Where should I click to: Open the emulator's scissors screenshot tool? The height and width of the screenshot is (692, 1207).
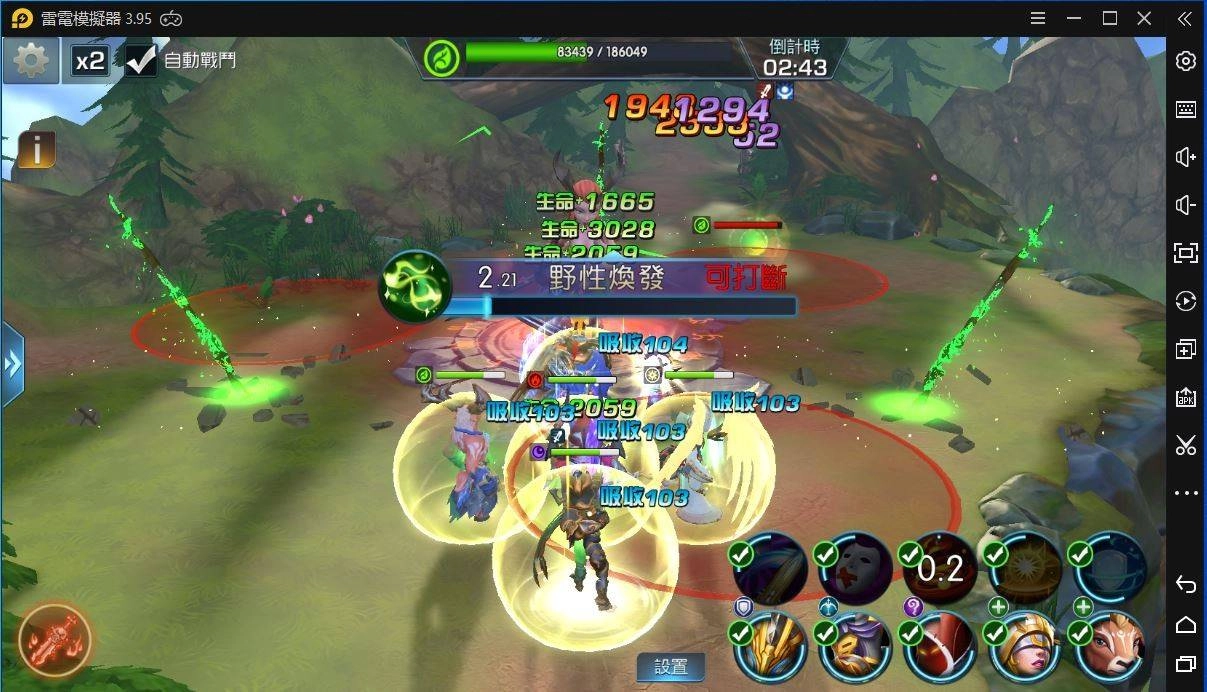point(1186,445)
